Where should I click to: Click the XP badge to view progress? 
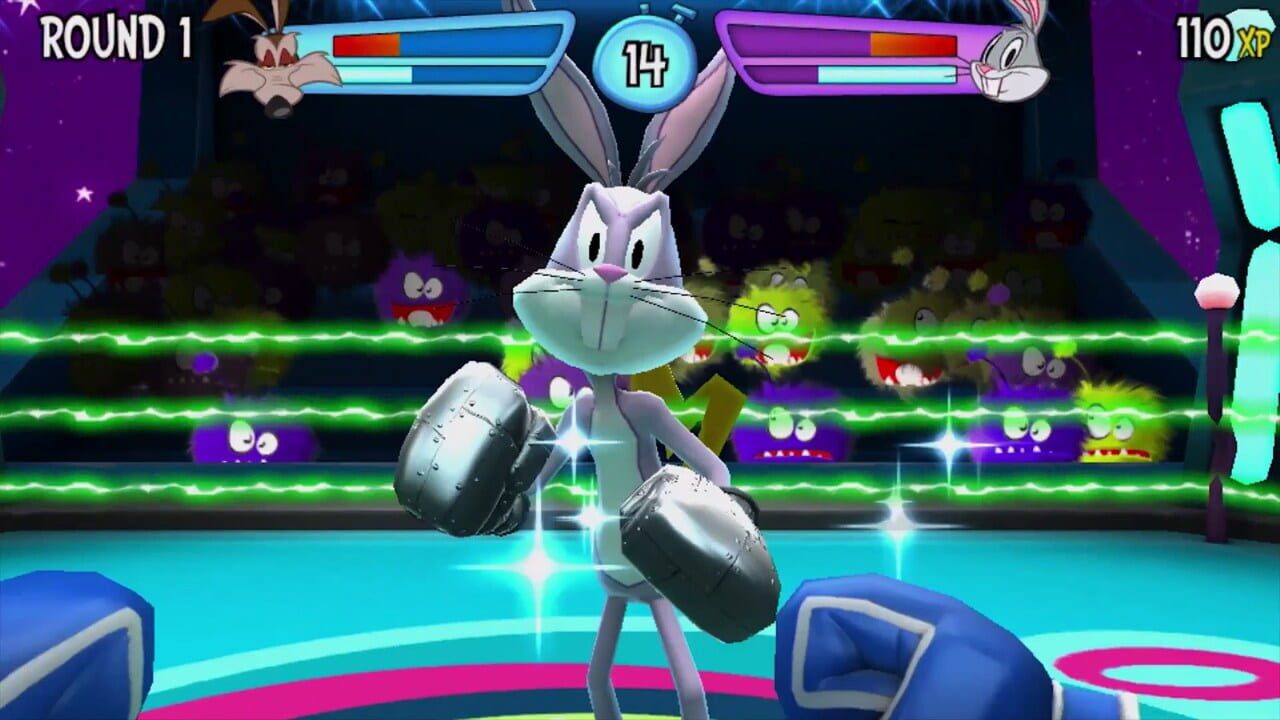point(1223,36)
